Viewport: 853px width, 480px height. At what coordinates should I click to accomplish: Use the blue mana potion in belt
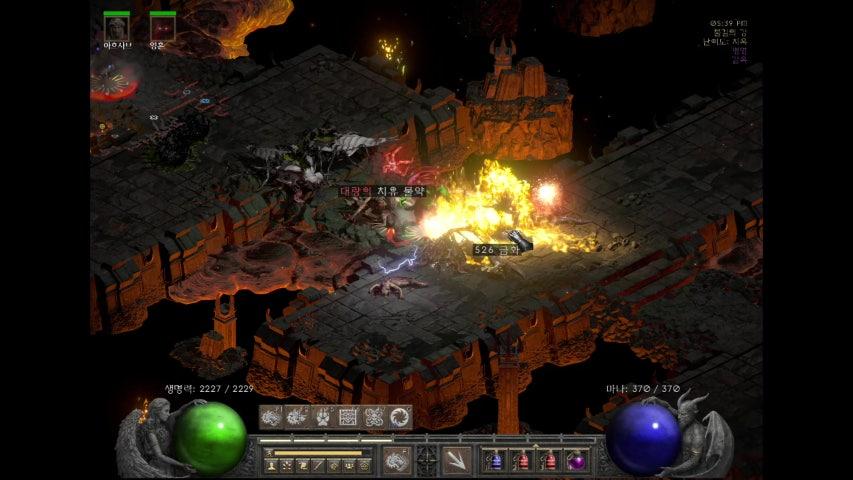click(493, 461)
